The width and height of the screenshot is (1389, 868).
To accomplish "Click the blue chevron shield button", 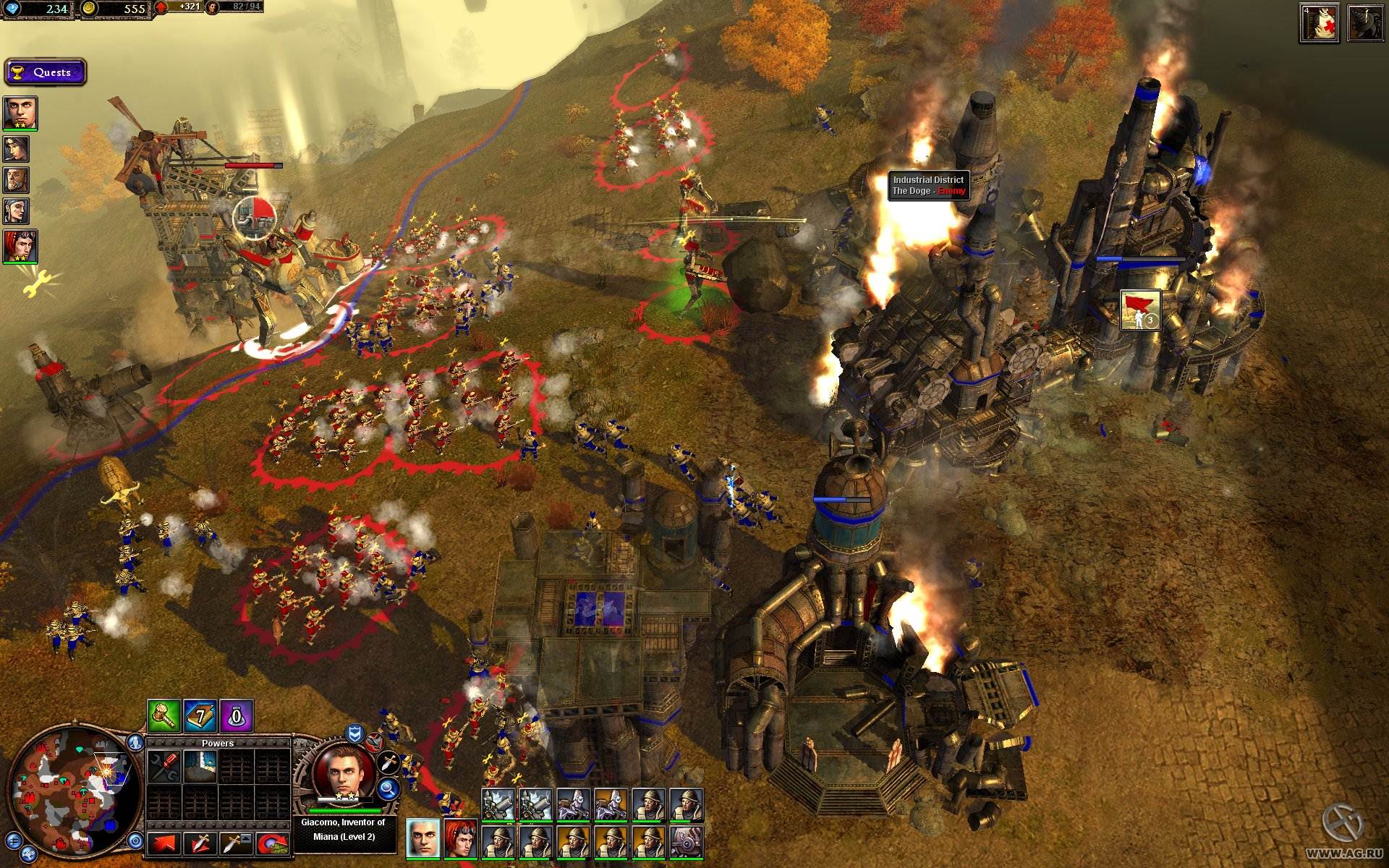I will [354, 734].
